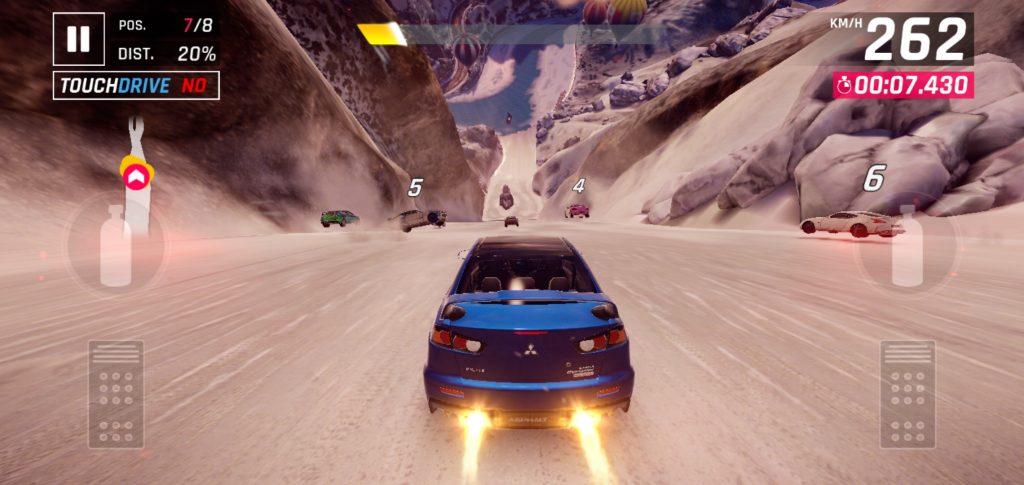This screenshot has height=485, width=1024.
Task: Toggle the TouchDrive NO setting
Action: click(x=136, y=86)
